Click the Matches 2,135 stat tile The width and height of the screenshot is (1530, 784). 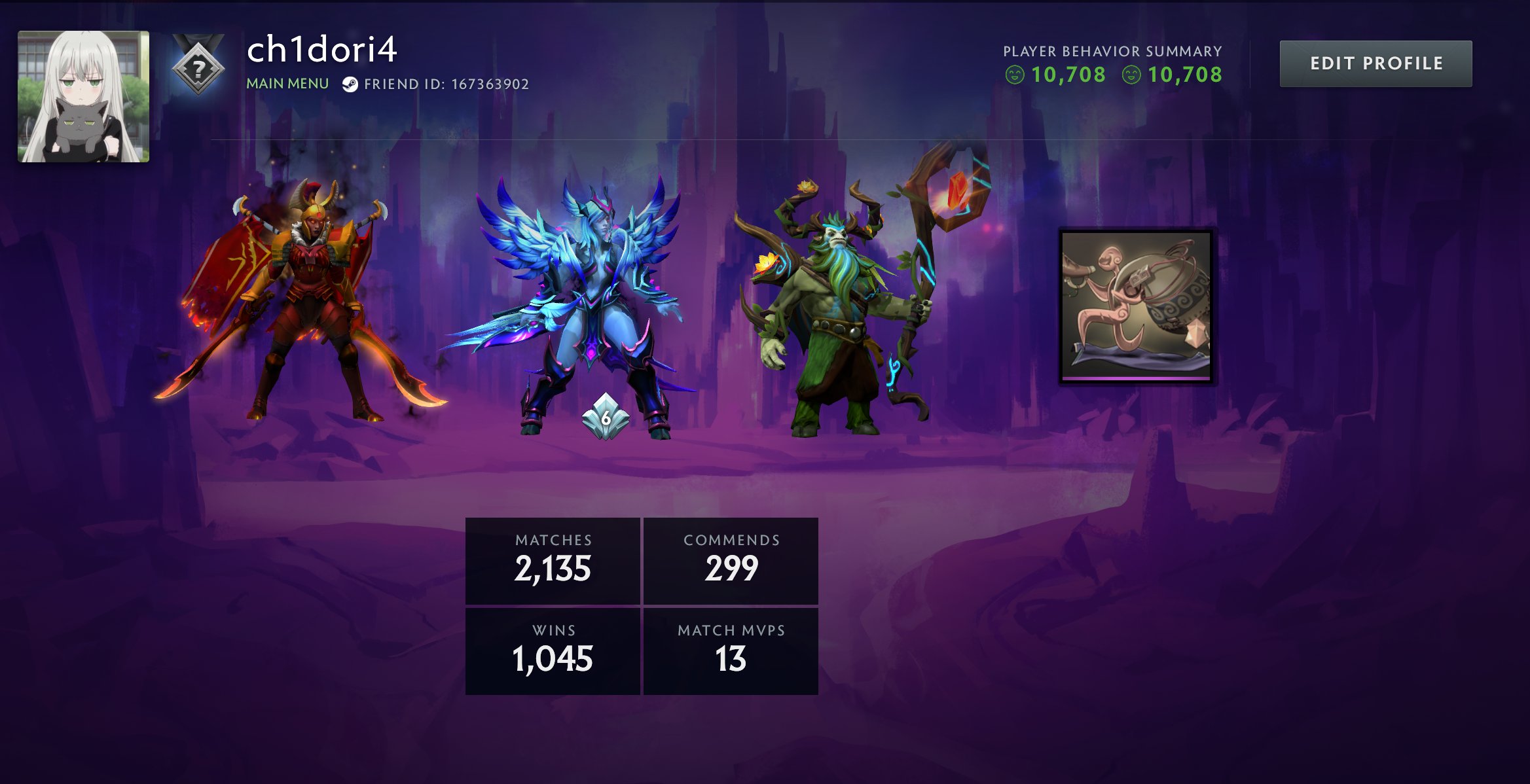(553, 560)
